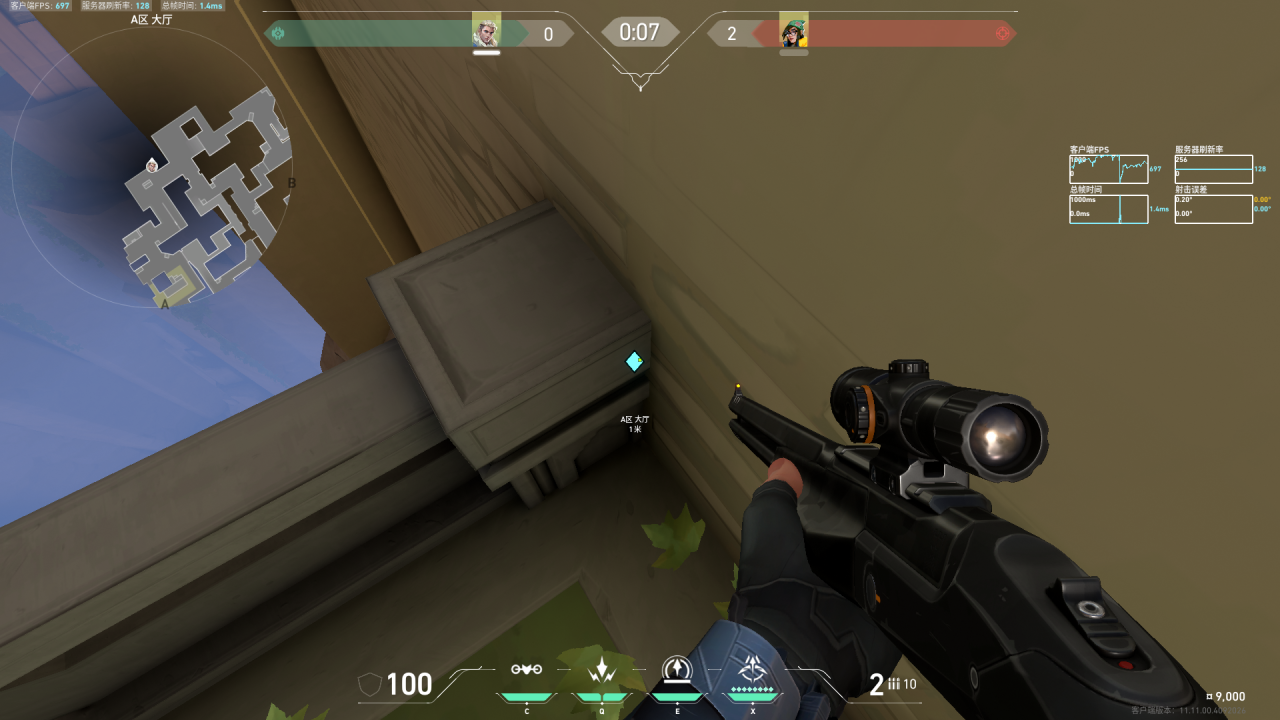Click the circular minimap
The height and width of the screenshot is (720, 1280).
point(152,166)
